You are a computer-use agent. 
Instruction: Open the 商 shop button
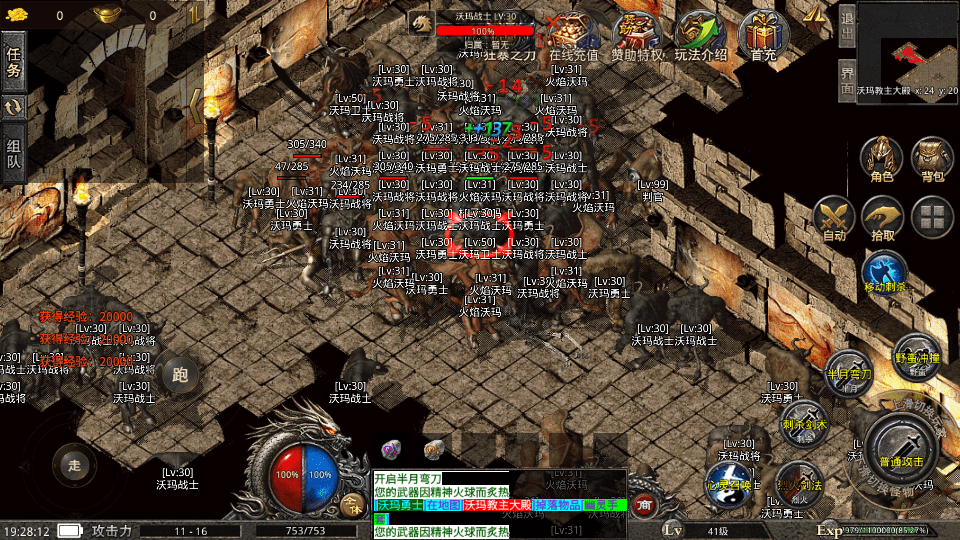645,505
